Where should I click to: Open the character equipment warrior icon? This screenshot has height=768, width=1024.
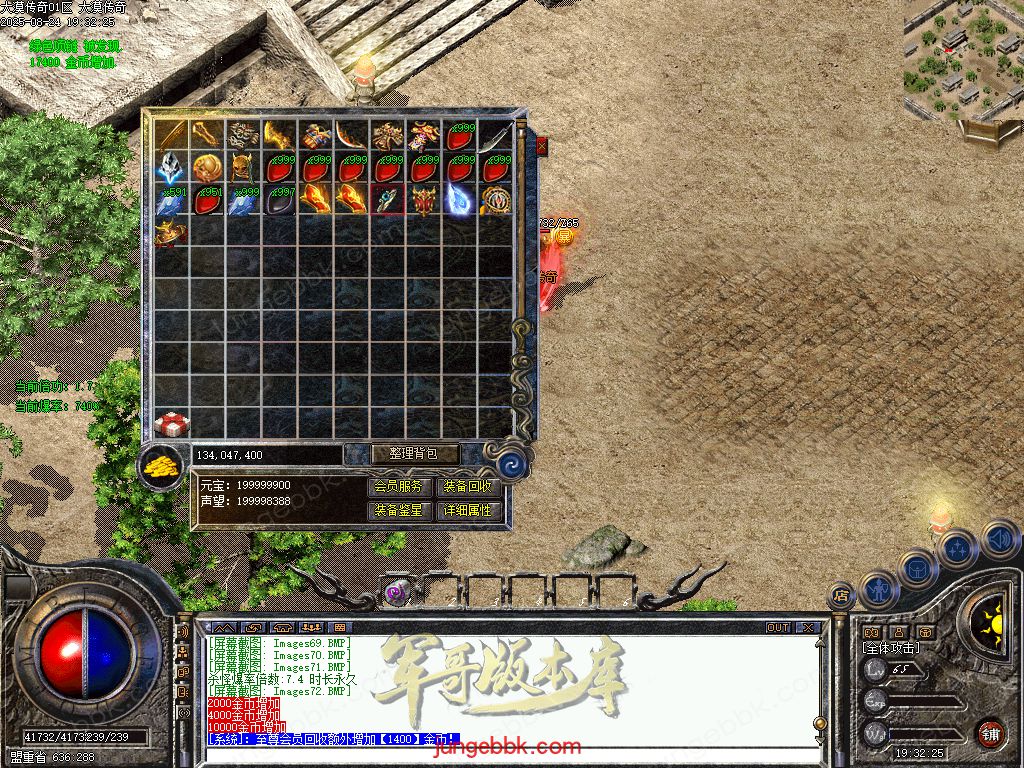879,588
